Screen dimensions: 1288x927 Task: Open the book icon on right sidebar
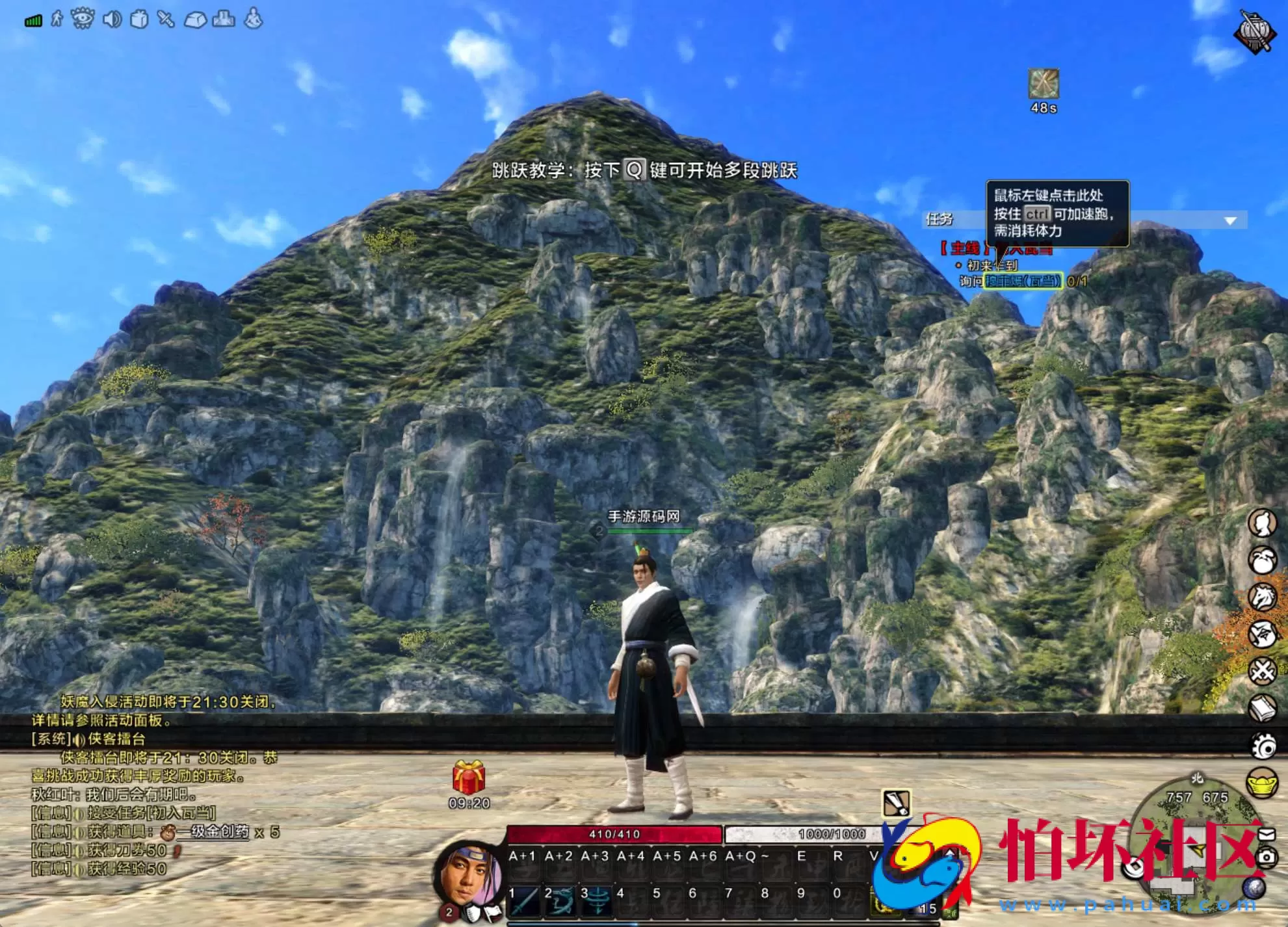coord(1261,707)
